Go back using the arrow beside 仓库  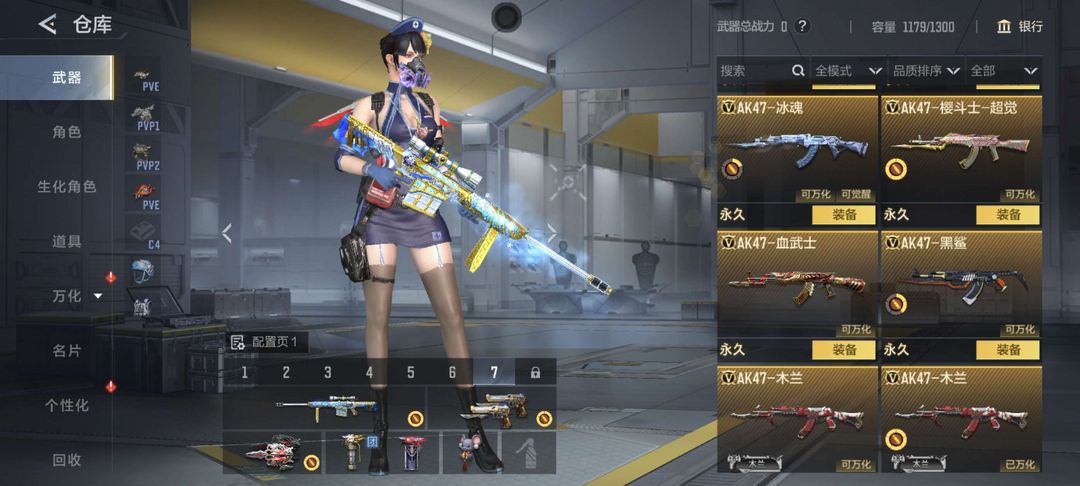pos(47,25)
